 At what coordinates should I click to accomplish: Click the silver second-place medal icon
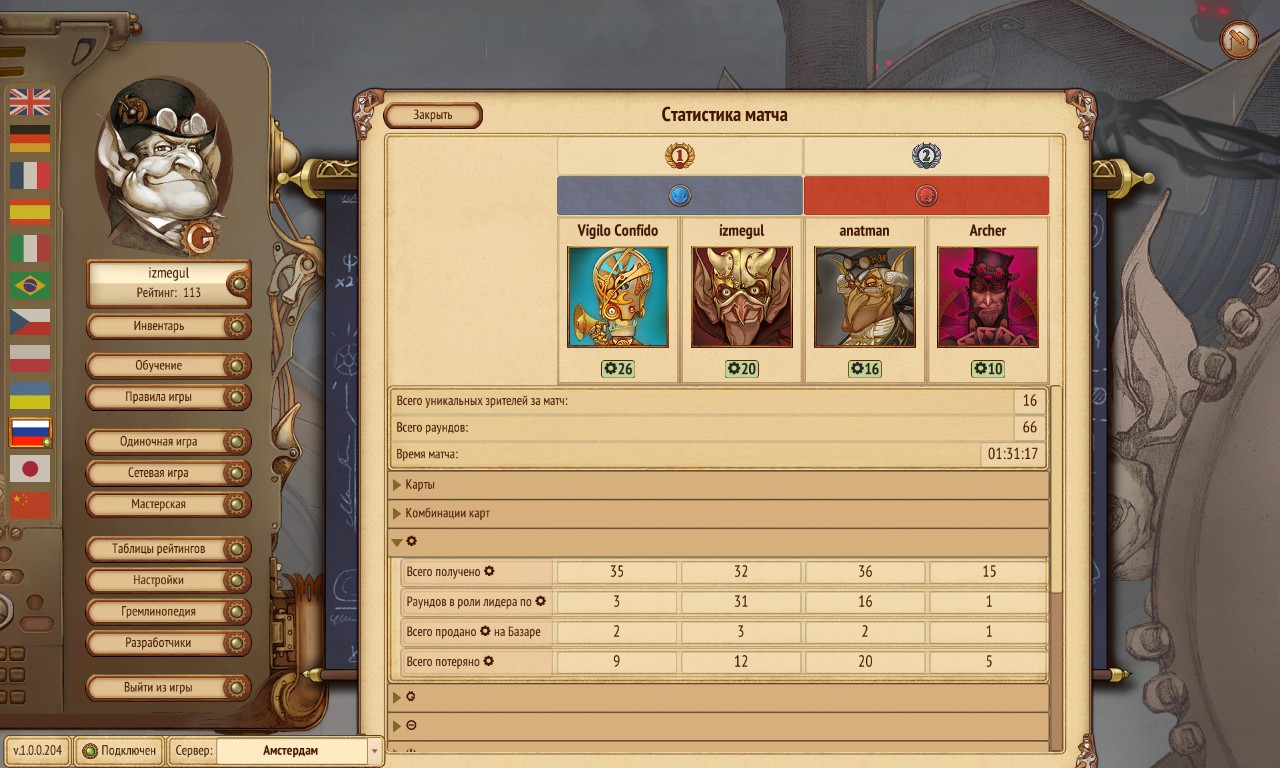[x=926, y=155]
